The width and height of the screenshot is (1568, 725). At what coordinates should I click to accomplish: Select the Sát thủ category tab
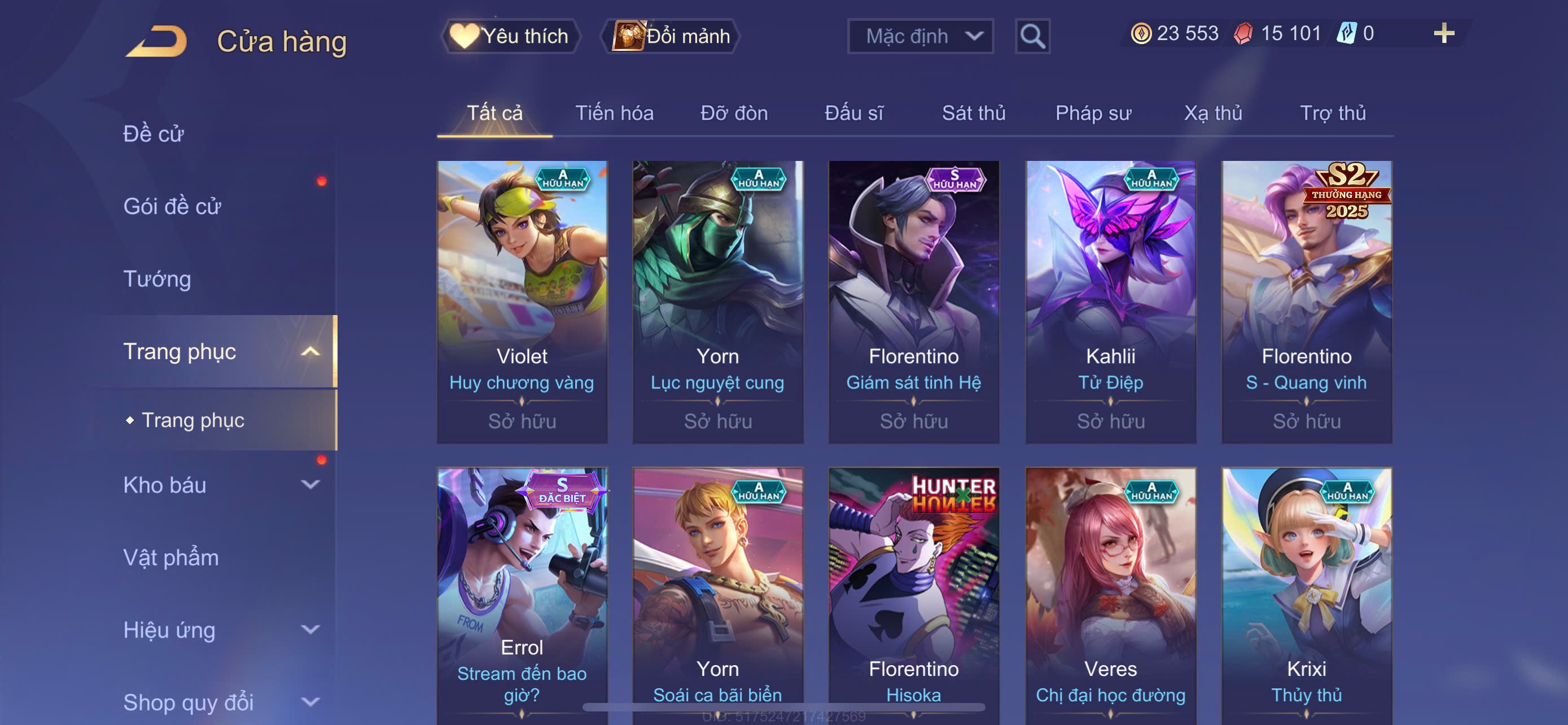[x=973, y=113]
